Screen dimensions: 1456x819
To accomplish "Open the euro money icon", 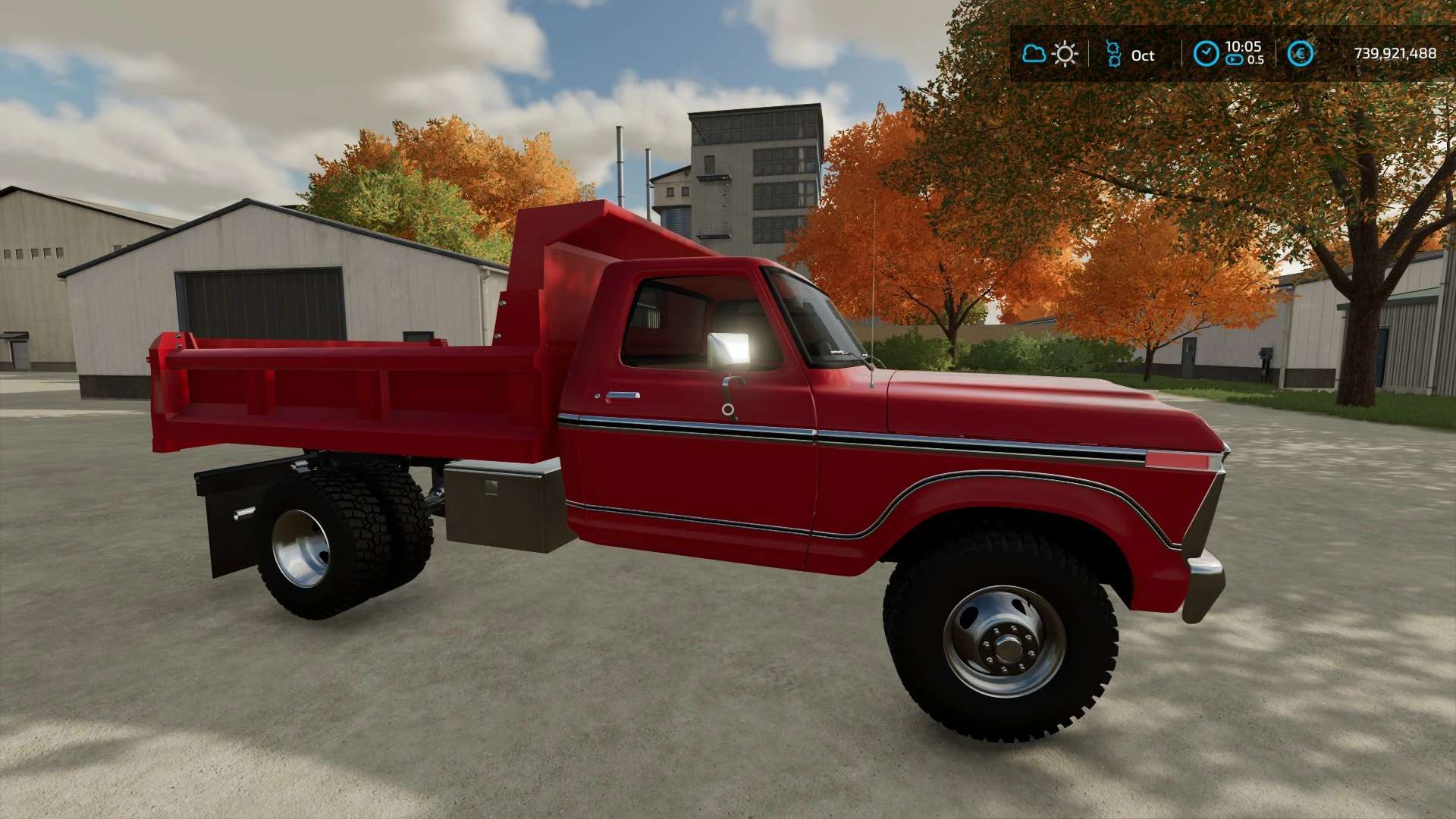I will [1301, 54].
